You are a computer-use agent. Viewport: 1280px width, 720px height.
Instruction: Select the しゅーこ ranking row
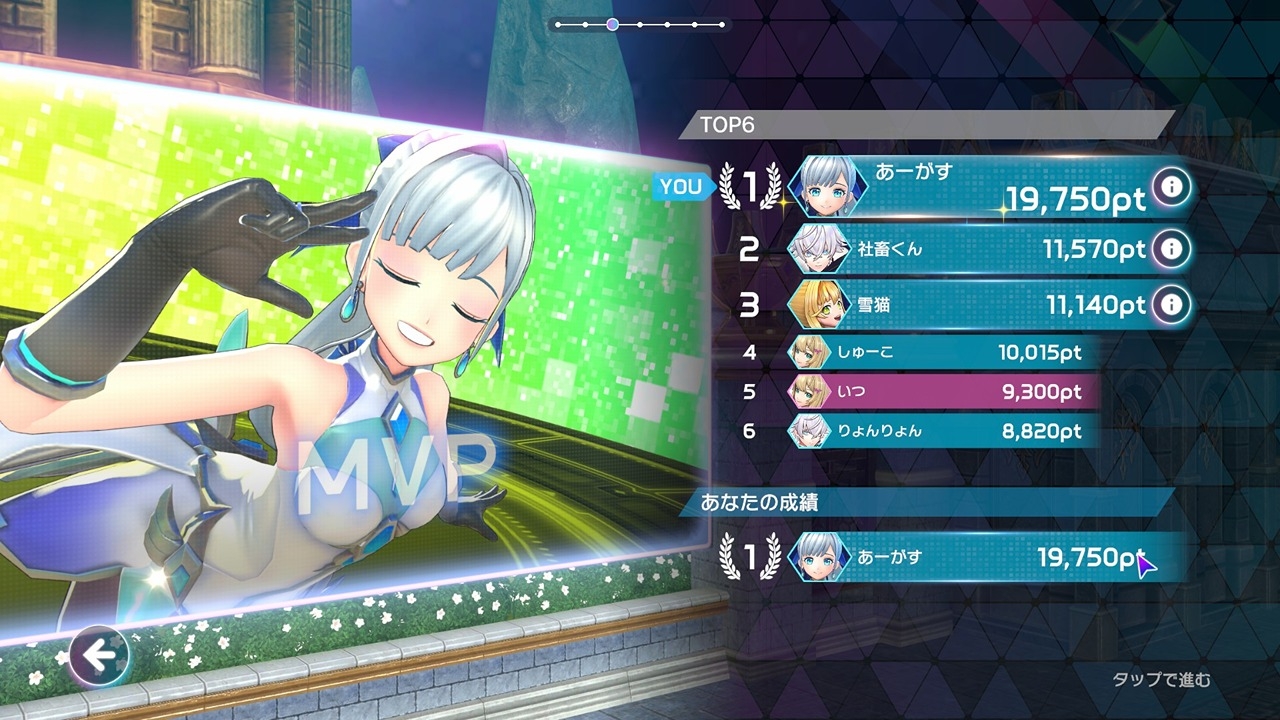pos(940,352)
